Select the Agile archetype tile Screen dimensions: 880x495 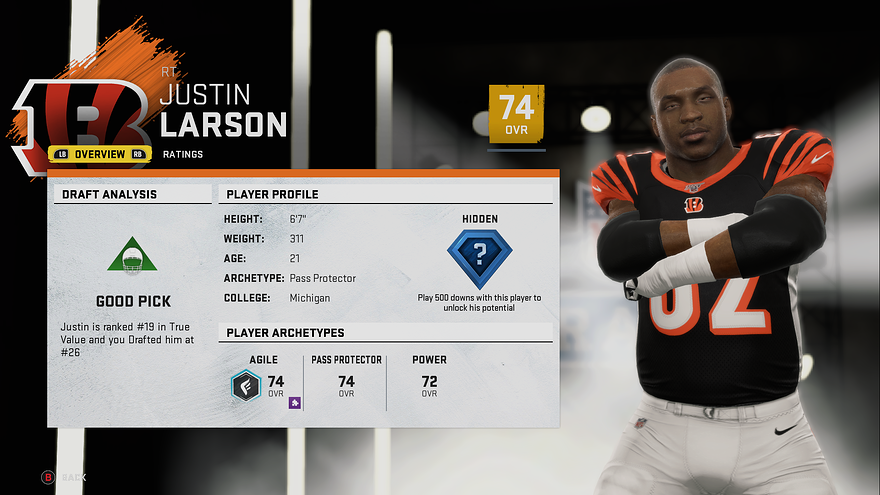point(264,381)
